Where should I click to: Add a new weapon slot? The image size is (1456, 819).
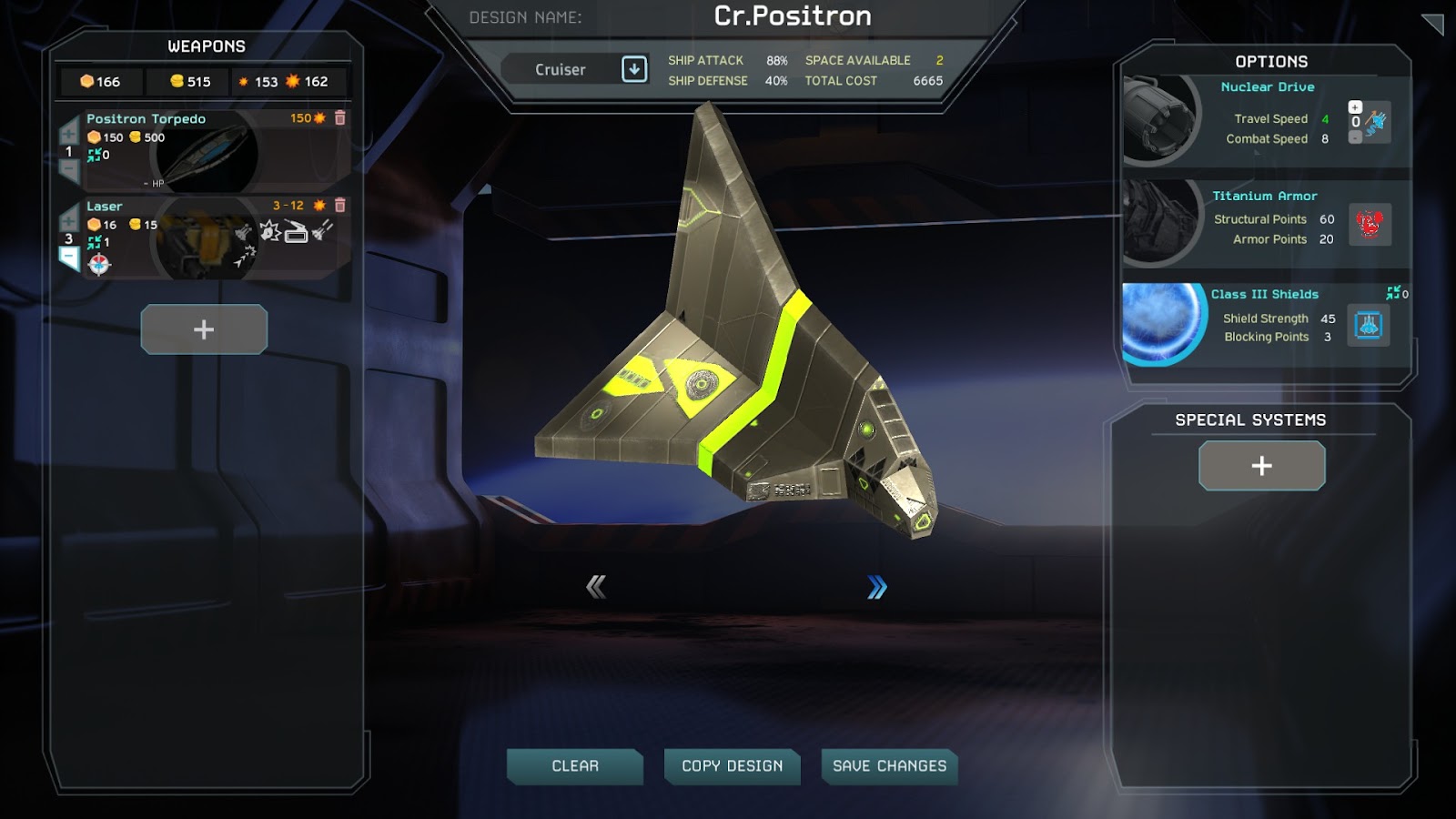(204, 329)
